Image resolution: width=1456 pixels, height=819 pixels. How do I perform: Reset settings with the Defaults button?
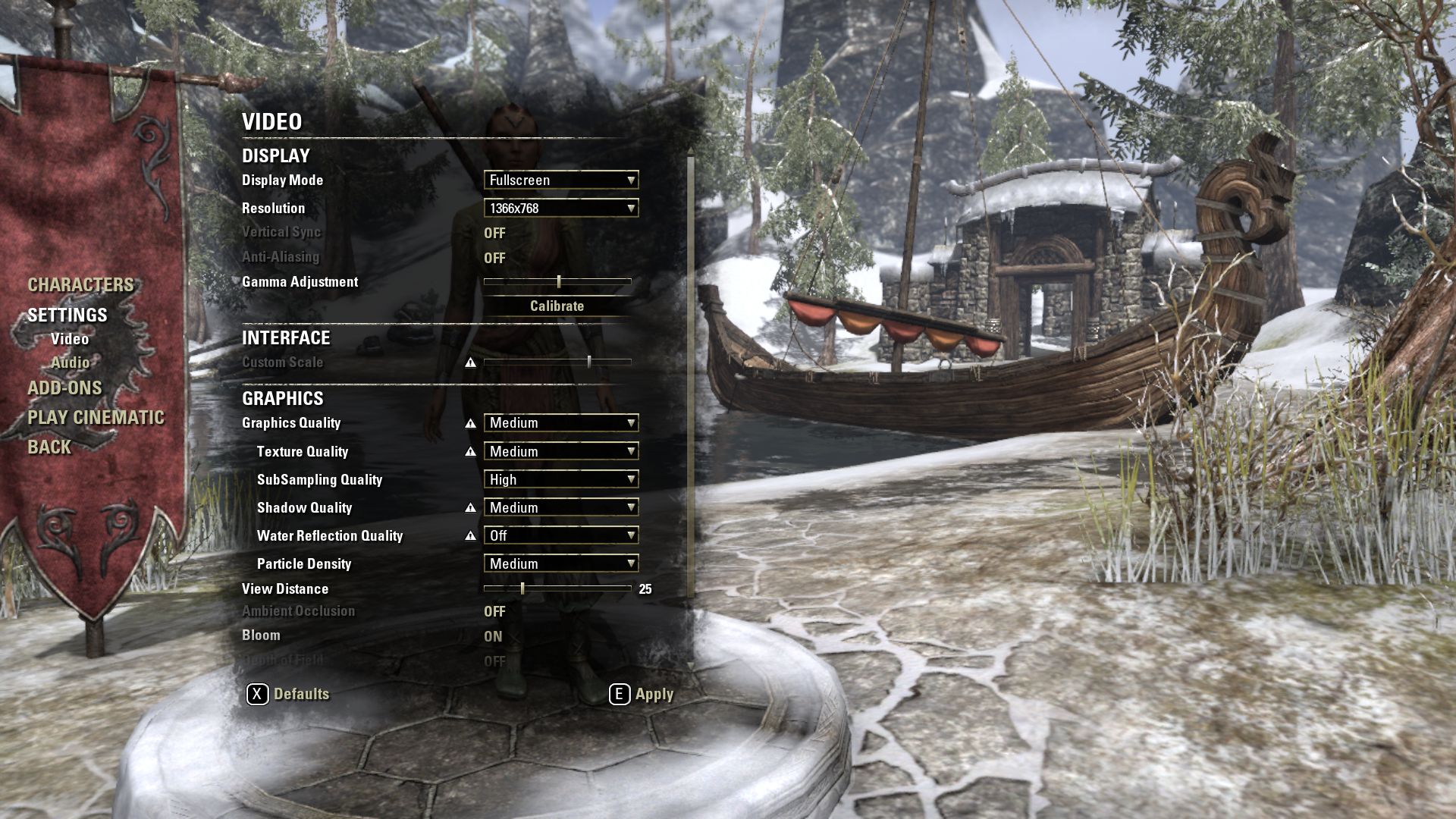(288, 694)
